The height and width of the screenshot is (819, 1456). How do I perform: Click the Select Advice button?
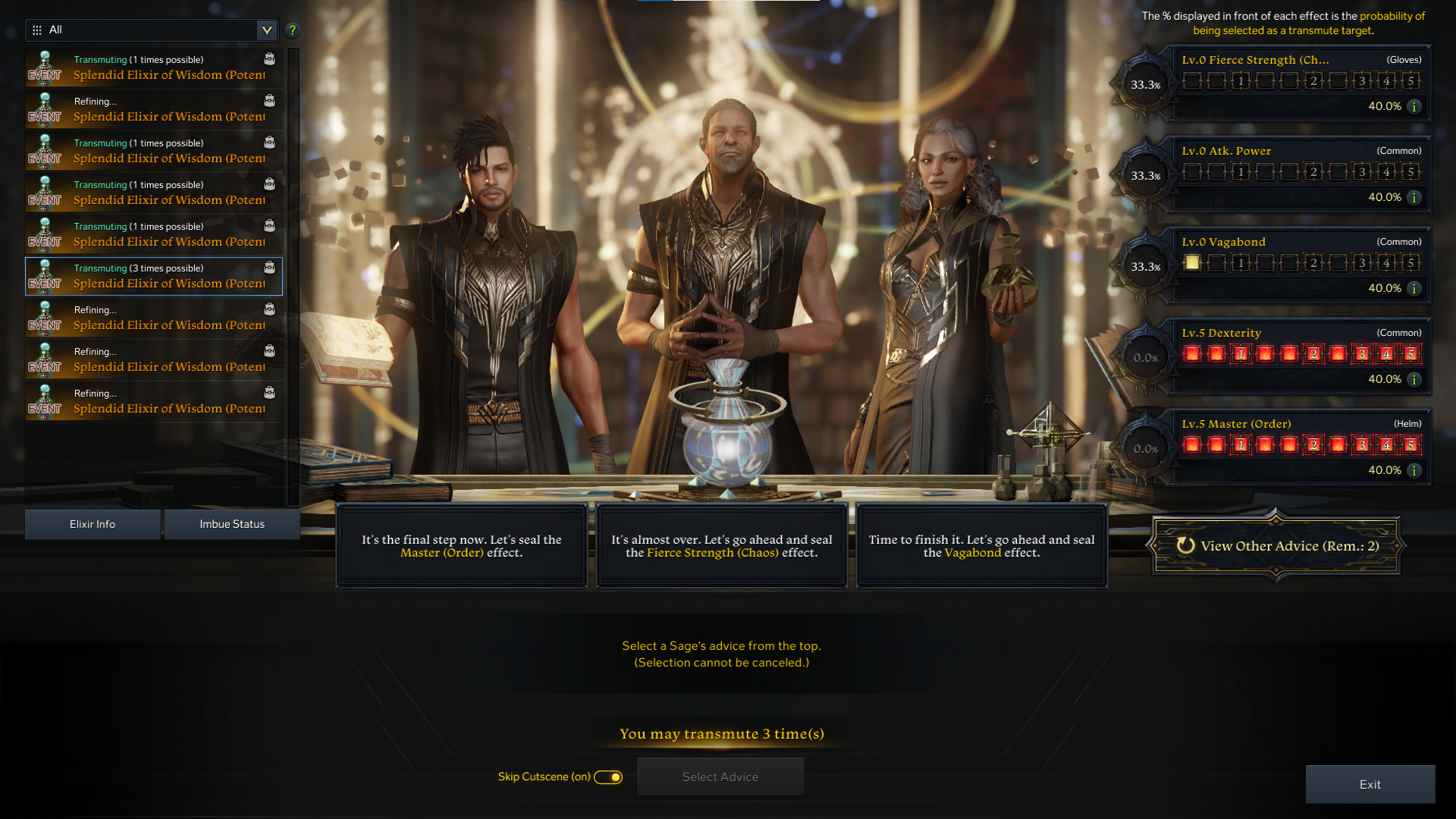tap(720, 777)
